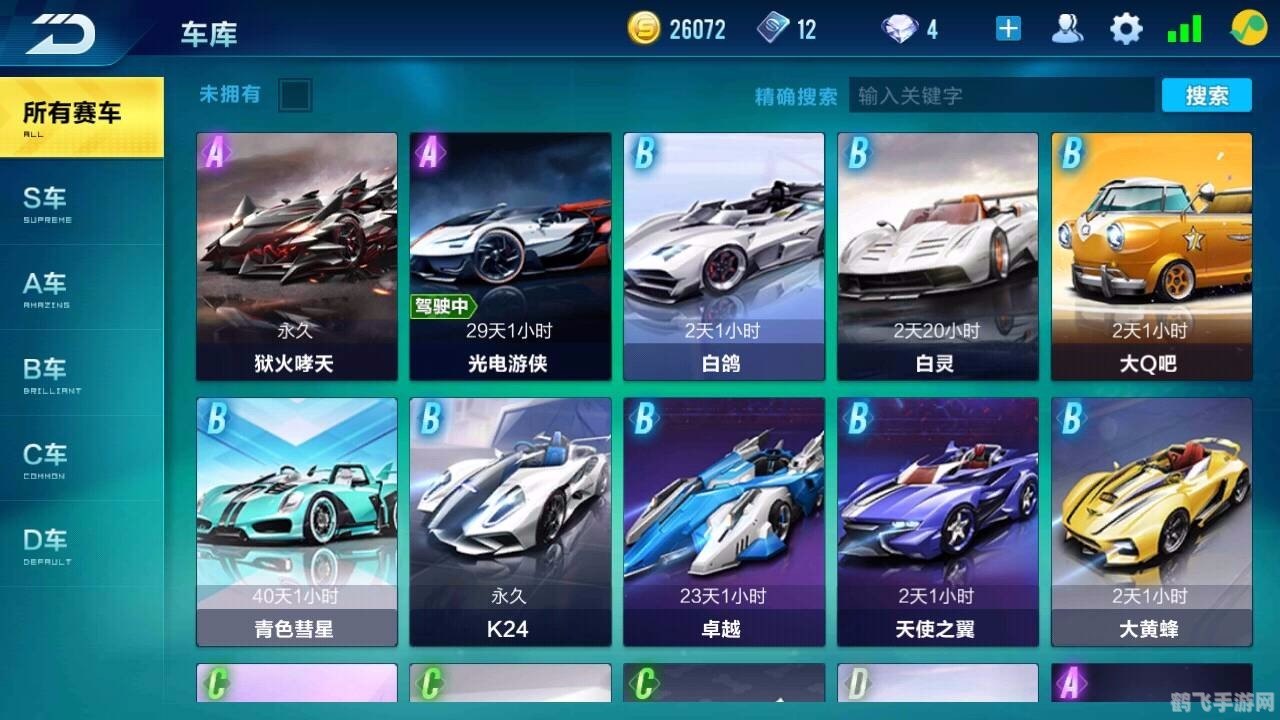Image resolution: width=1280 pixels, height=720 pixels.
Task: Click the blue 搜索 button
Action: pos(1206,96)
